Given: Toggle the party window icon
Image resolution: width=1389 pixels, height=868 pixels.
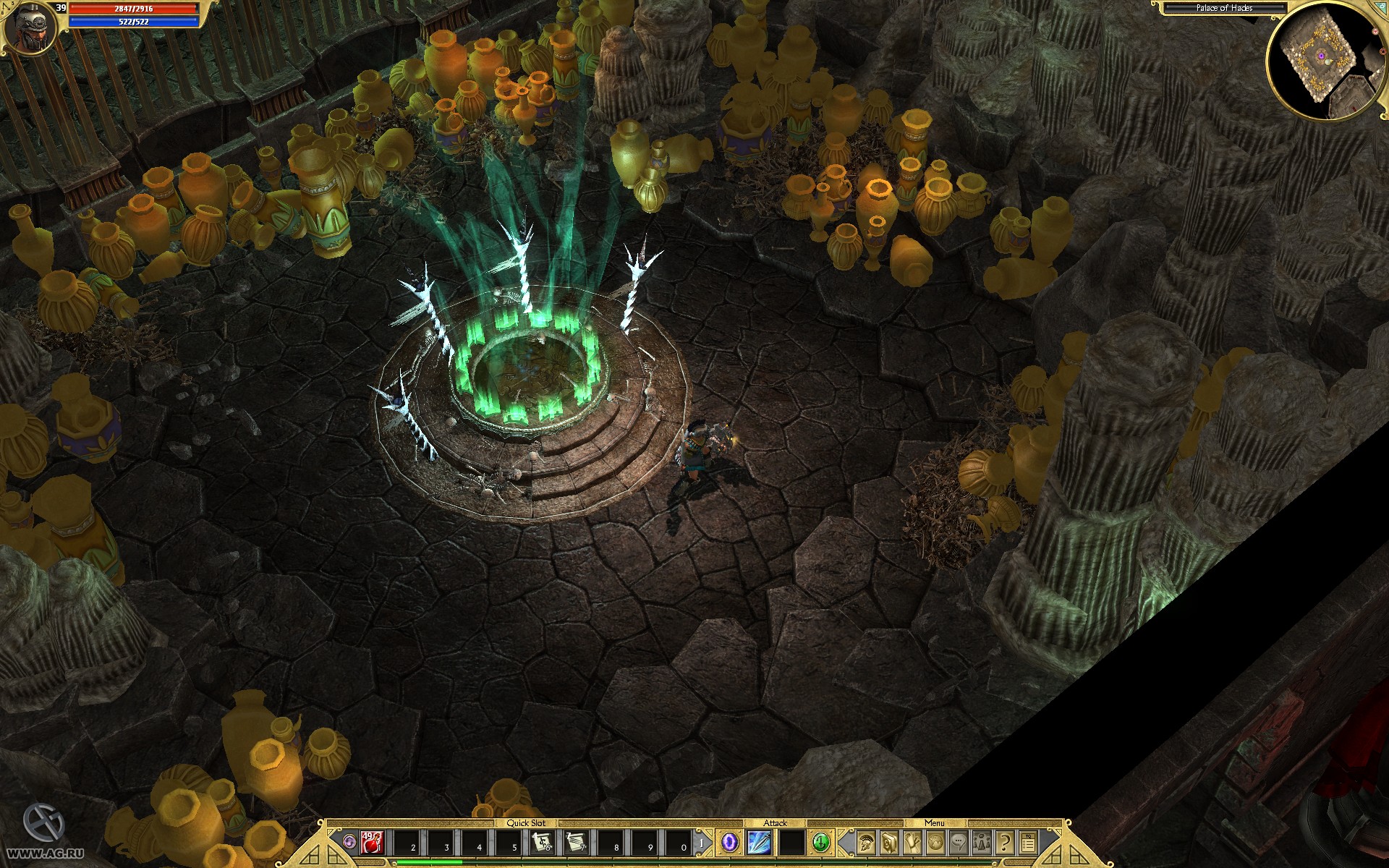Looking at the screenshot, I should 982,843.
